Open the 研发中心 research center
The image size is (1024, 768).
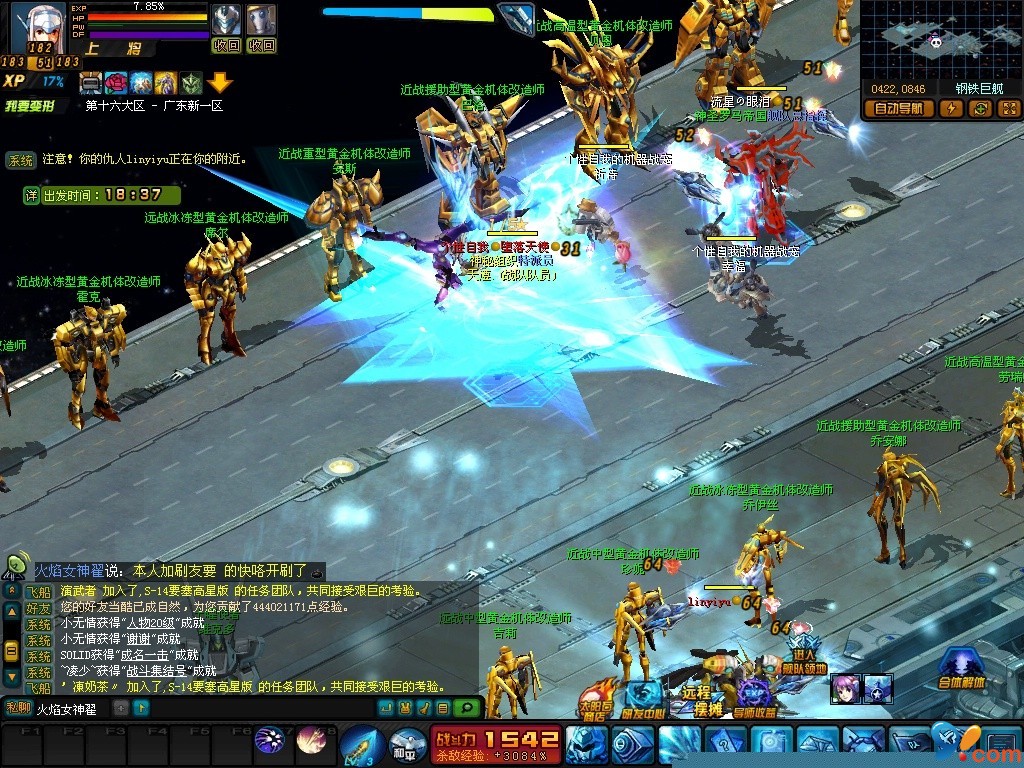point(642,700)
